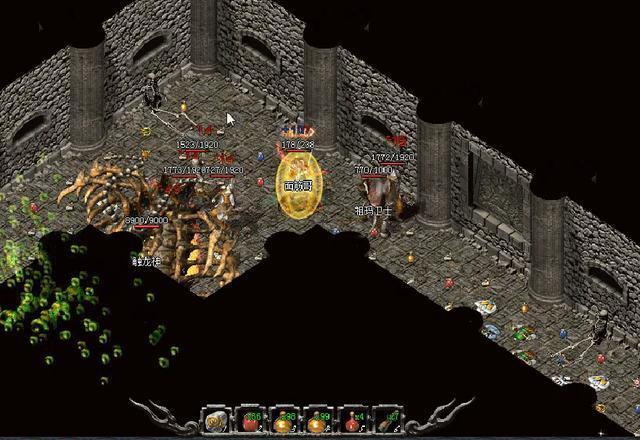Drink the small red potion
This screenshot has height=440, width=640.
(353, 421)
